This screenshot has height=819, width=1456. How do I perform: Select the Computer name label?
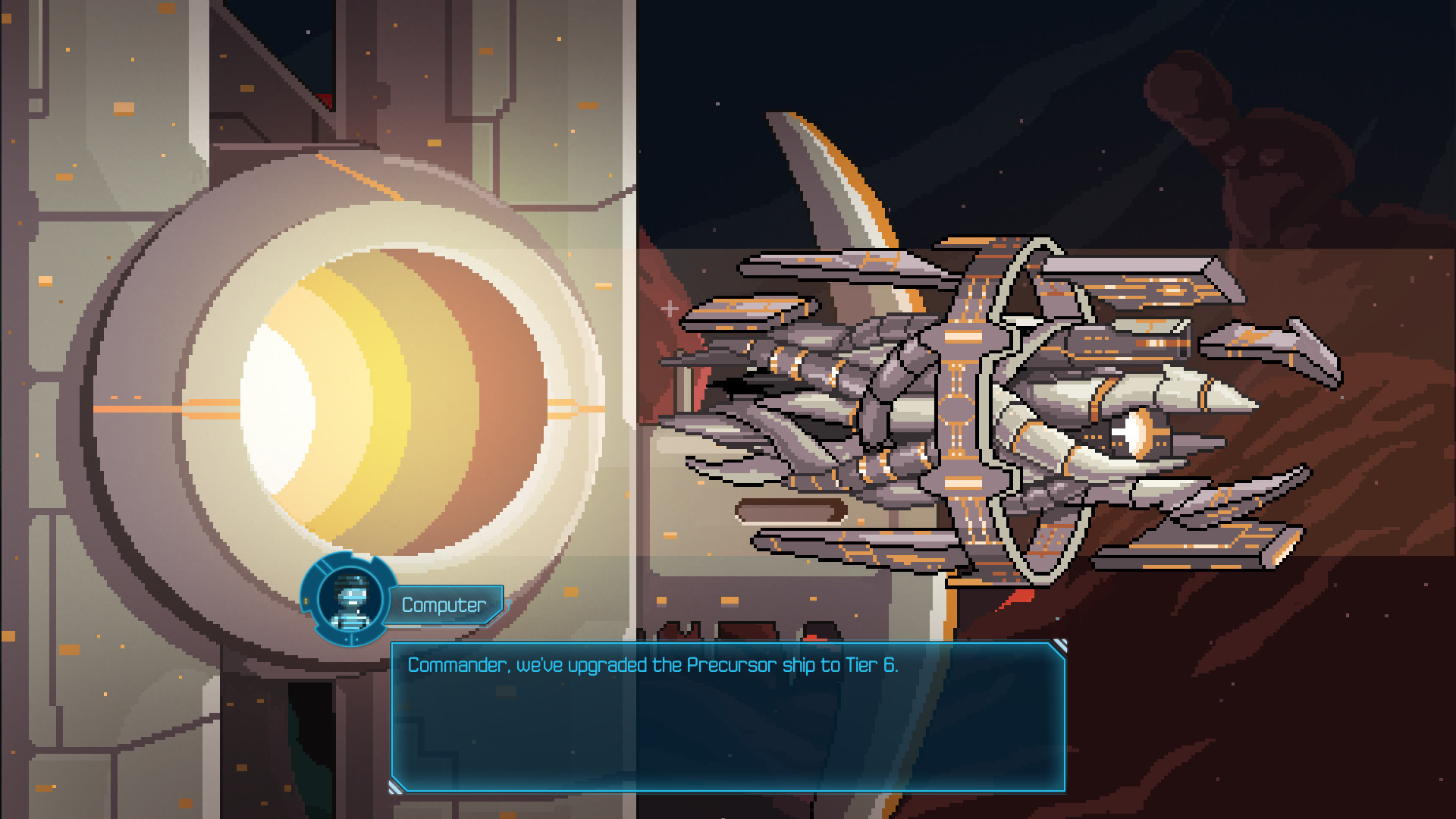click(444, 605)
